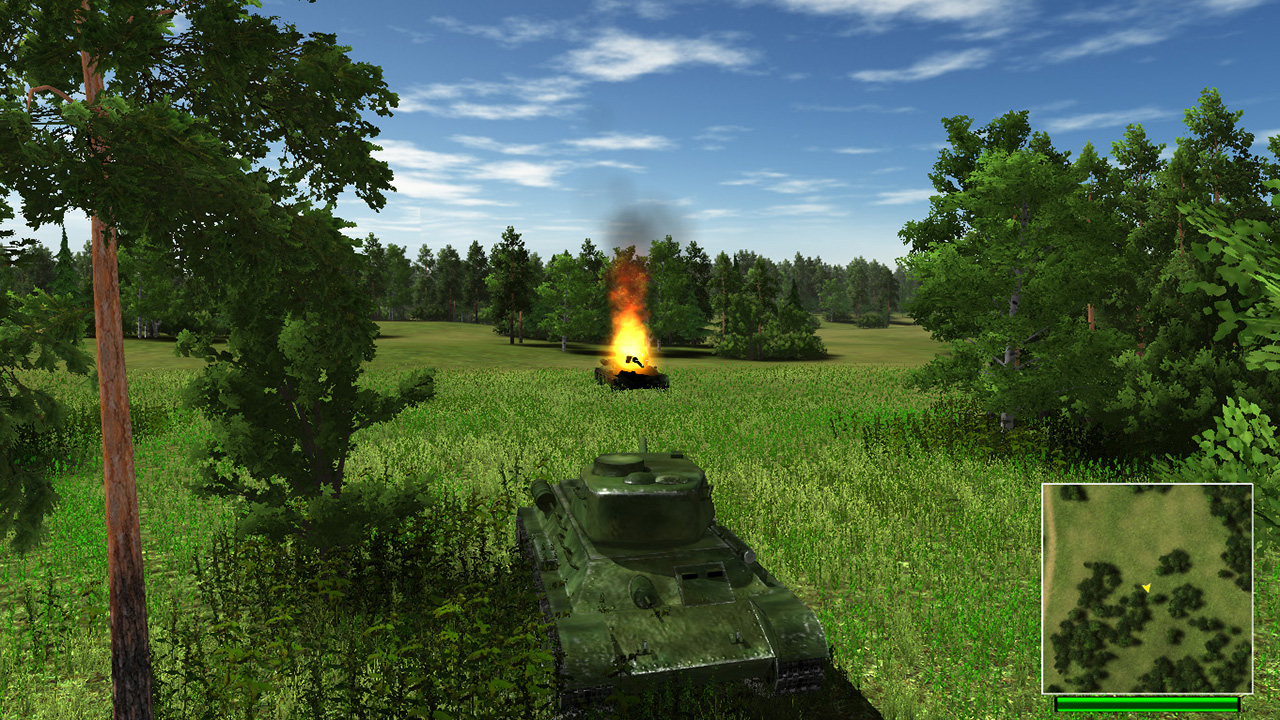Click the yellow player arrow on the minimap
The width and height of the screenshot is (1280, 720).
pyautogui.click(x=1147, y=588)
